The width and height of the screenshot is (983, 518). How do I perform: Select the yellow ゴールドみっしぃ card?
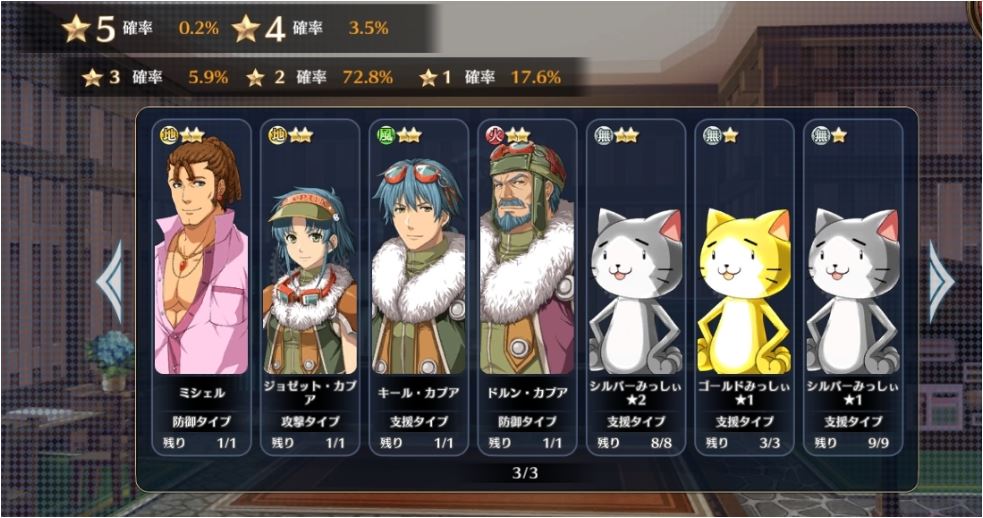pyautogui.click(x=743, y=285)
